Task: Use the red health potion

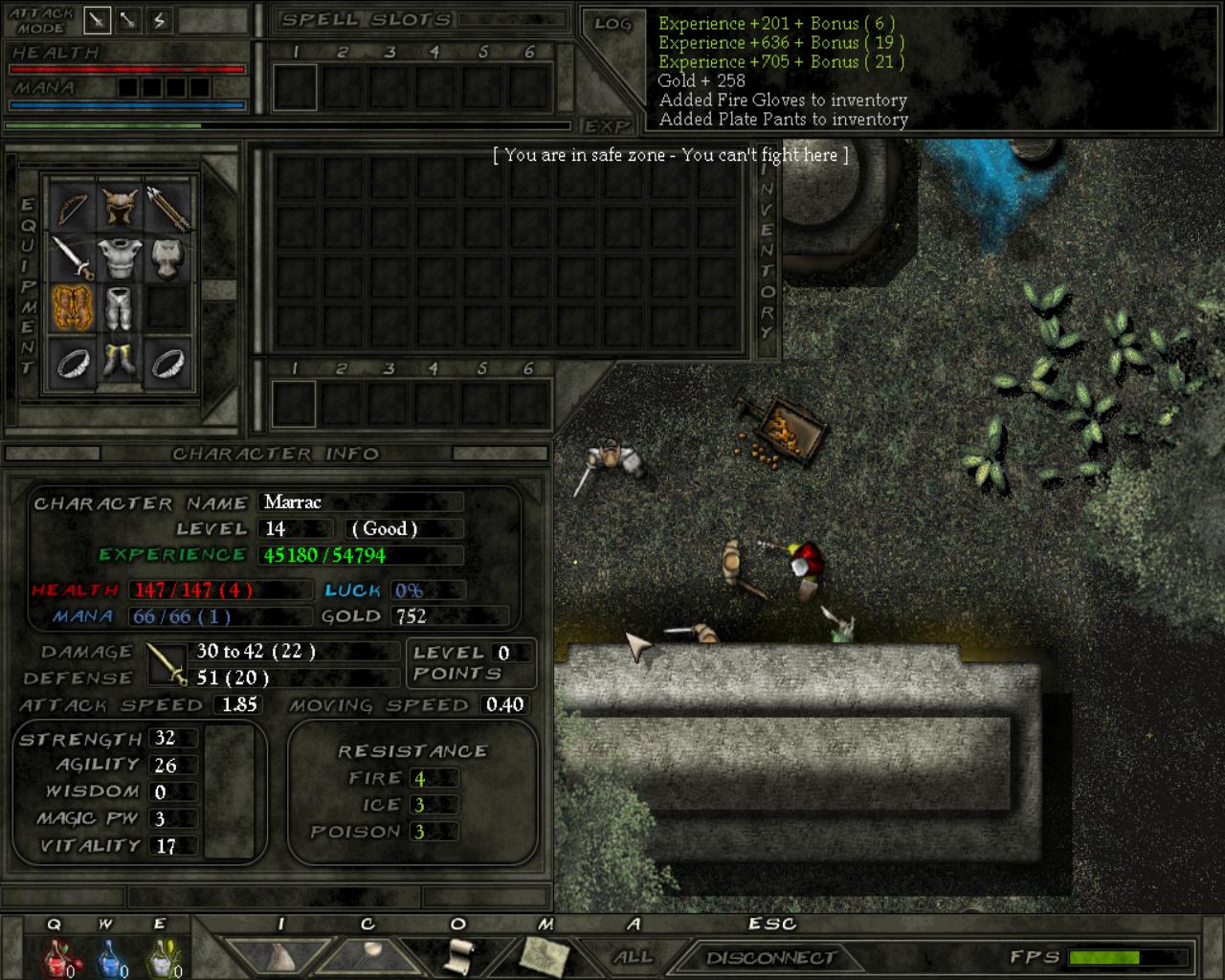Action: click(56, 957)
